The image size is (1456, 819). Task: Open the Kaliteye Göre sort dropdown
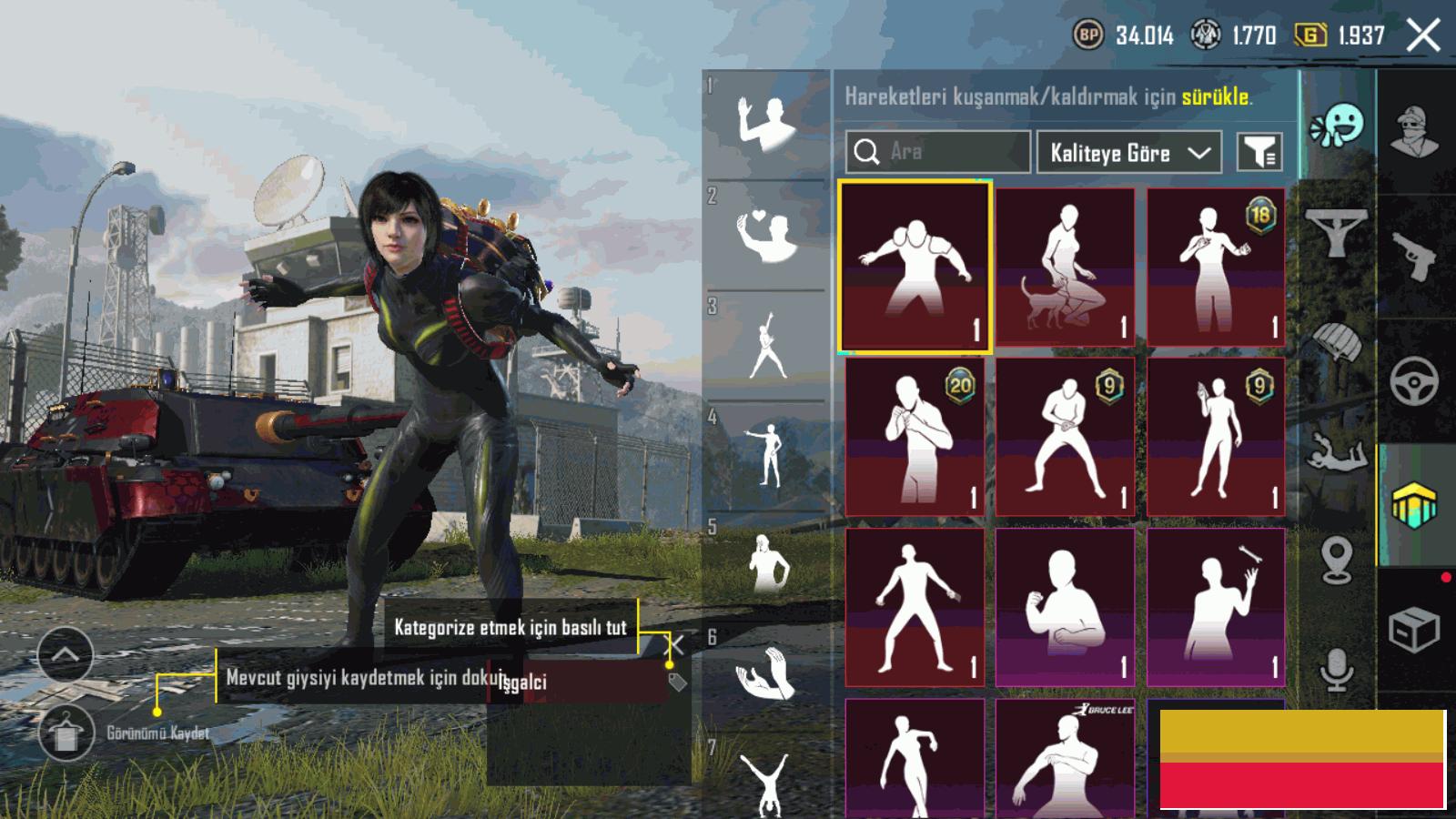click(1128, 152)
